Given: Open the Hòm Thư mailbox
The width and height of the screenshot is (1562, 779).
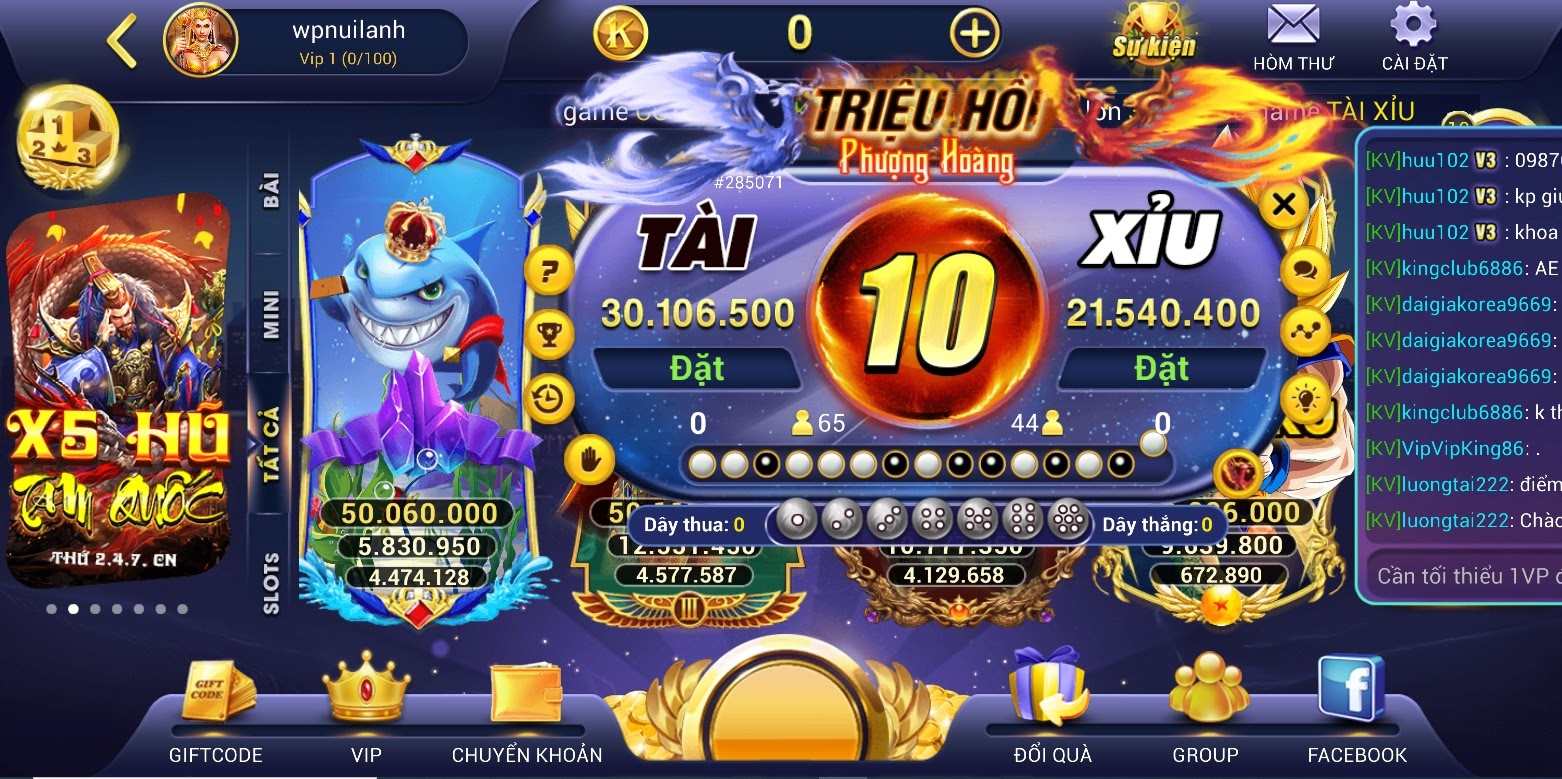Looking at the screenshot, I should point(1293,37).
